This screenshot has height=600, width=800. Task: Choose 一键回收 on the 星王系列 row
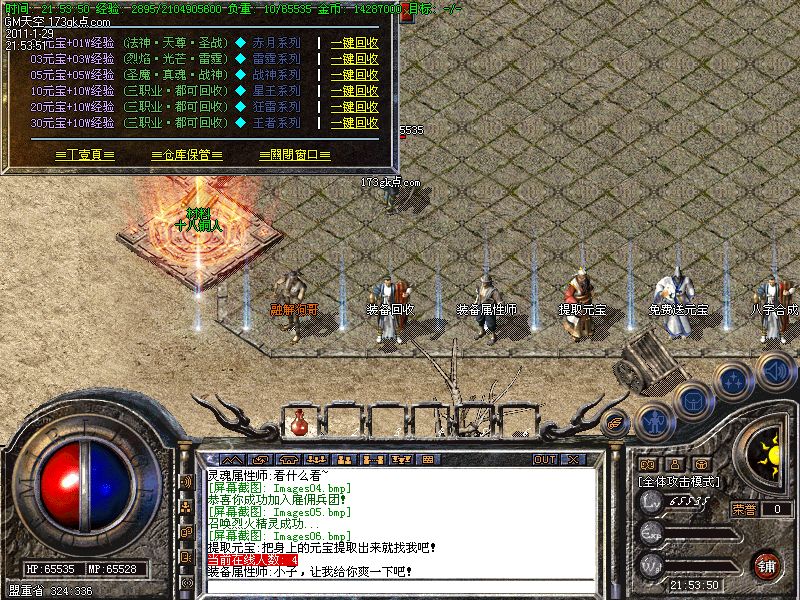coord(354,91)
